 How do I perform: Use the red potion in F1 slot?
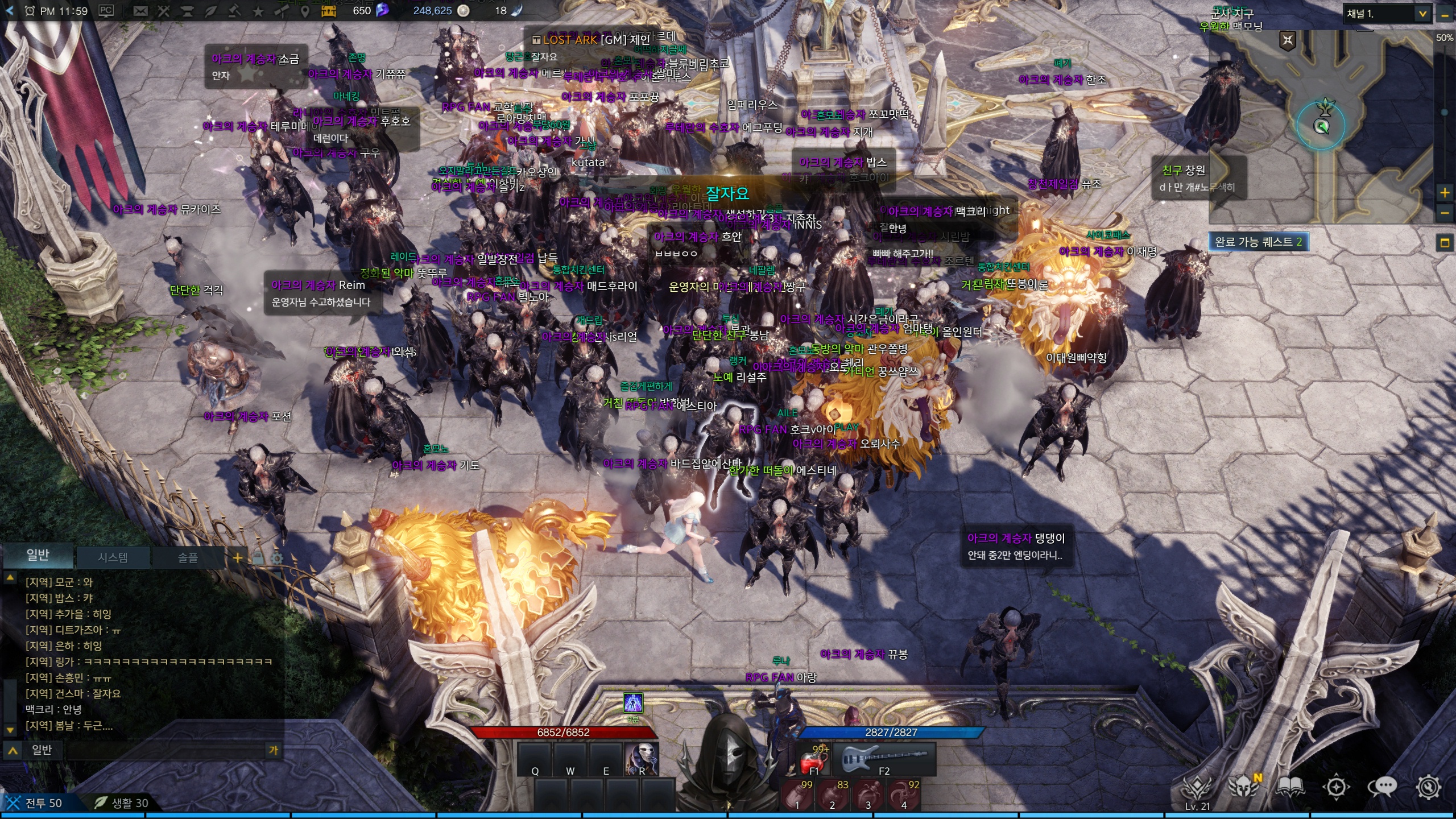[x=813, y=760]
